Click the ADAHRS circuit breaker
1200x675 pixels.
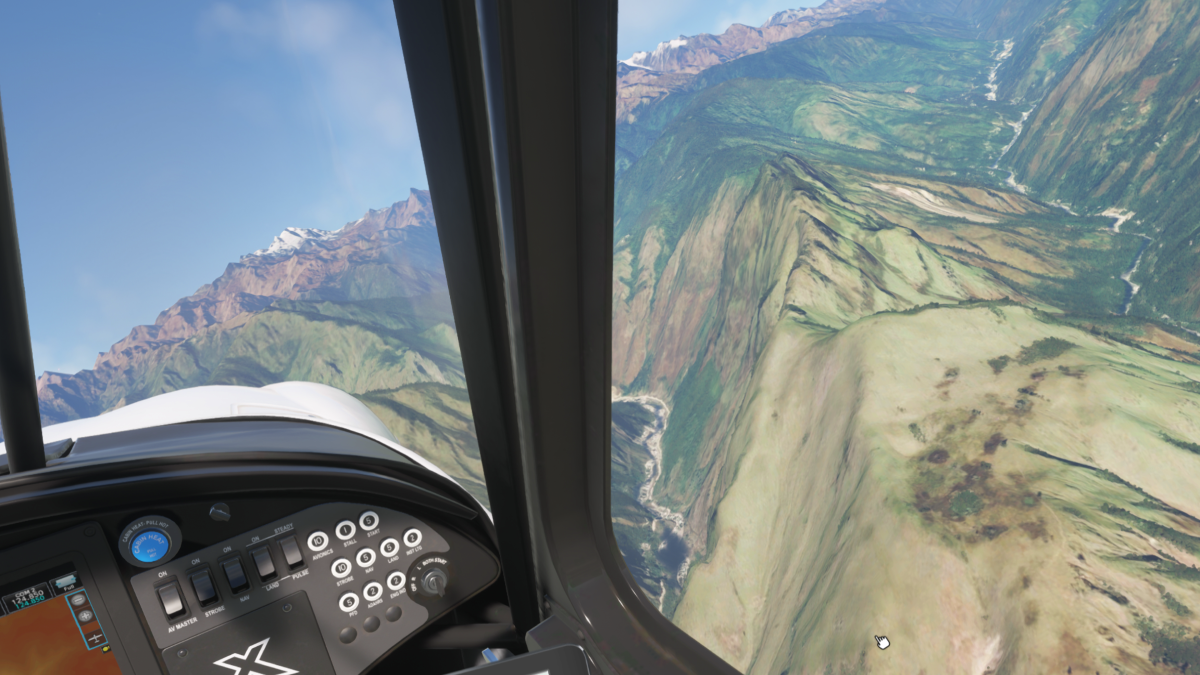[373, 592]
